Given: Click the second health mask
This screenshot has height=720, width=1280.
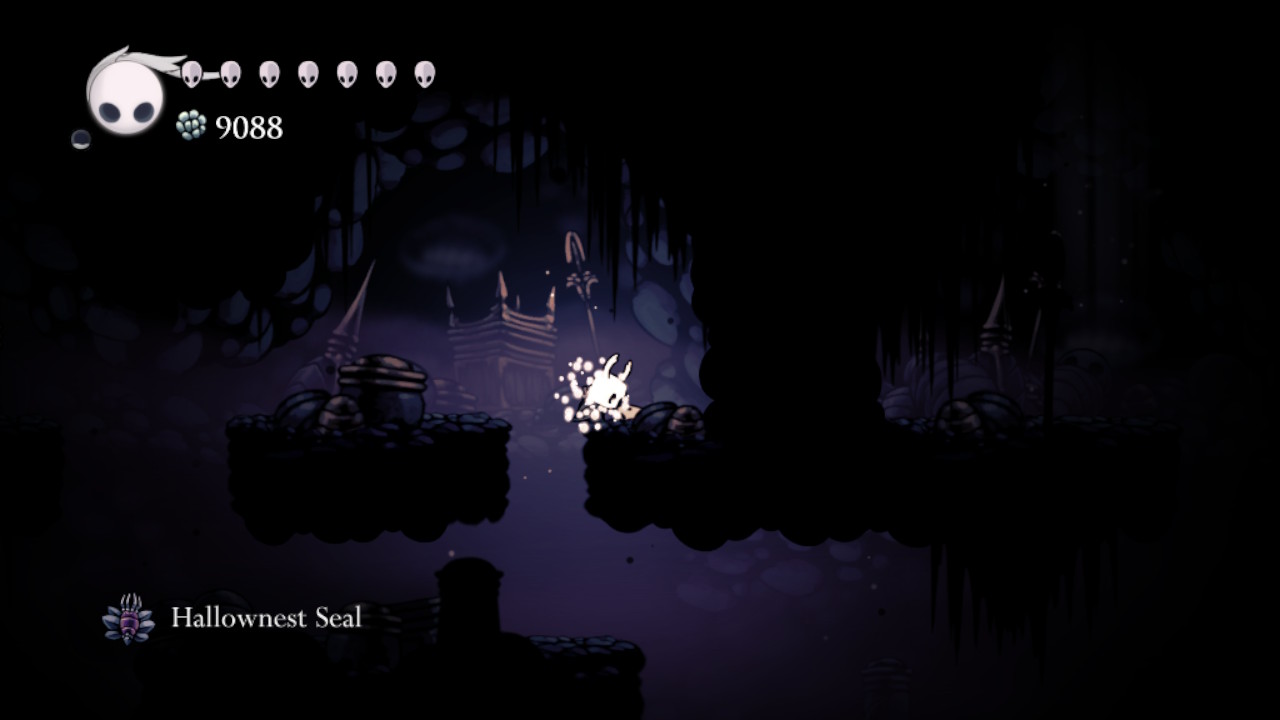Looking at the screenshot, I should tap(231, 72).
